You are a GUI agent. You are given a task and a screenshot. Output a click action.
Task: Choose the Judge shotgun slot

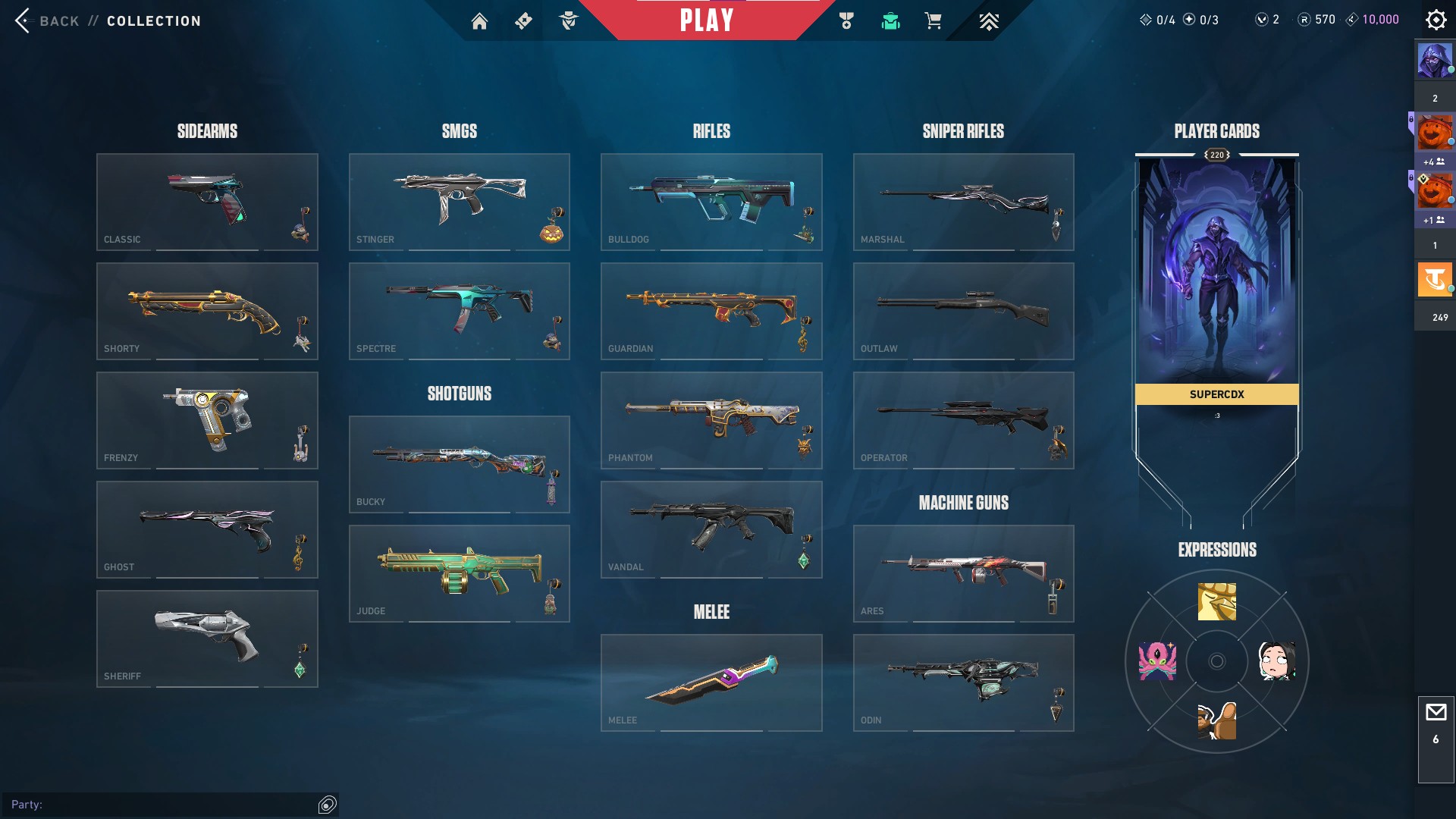459,573
